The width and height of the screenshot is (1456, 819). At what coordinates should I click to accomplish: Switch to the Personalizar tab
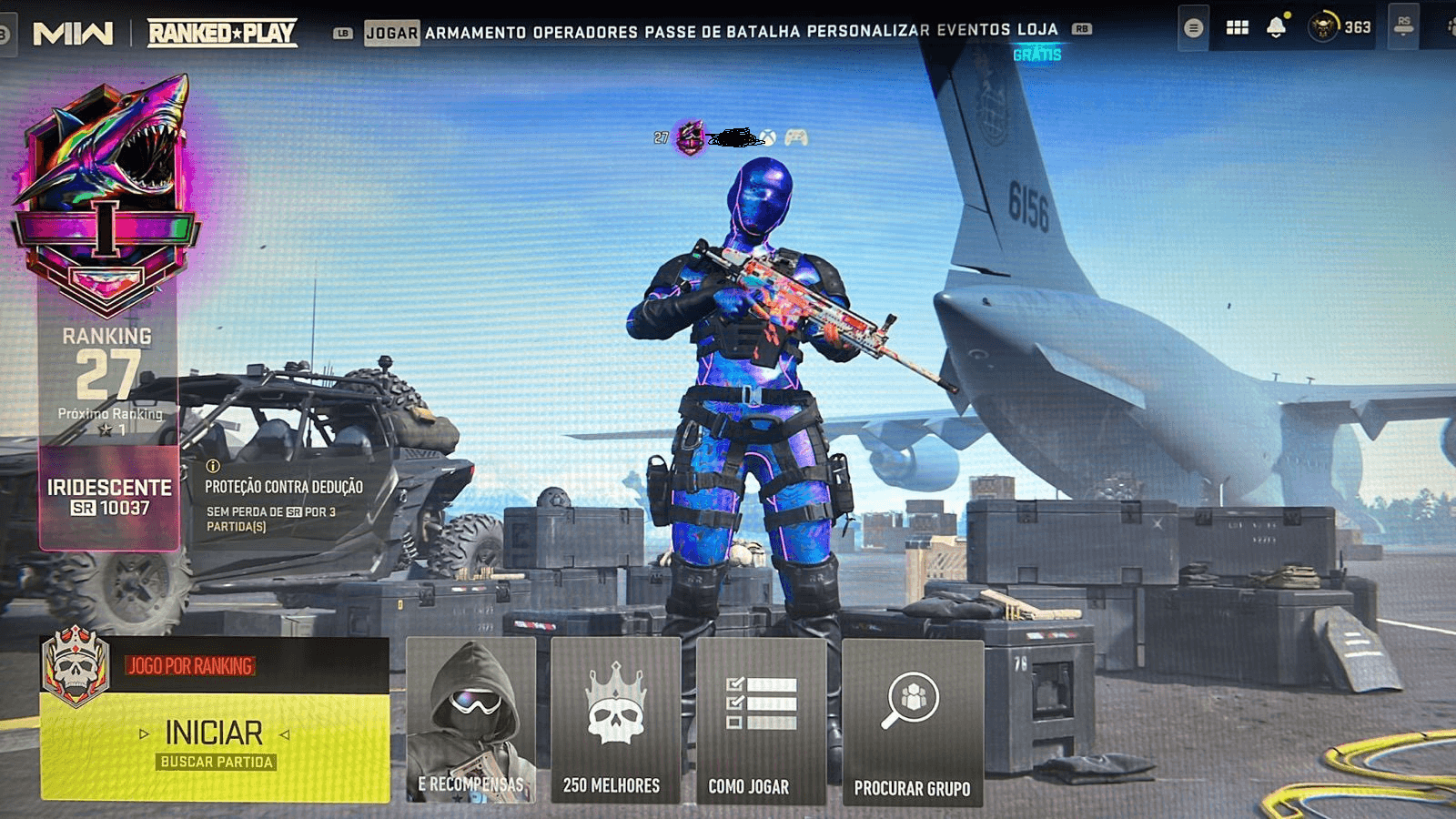[868, 31]
